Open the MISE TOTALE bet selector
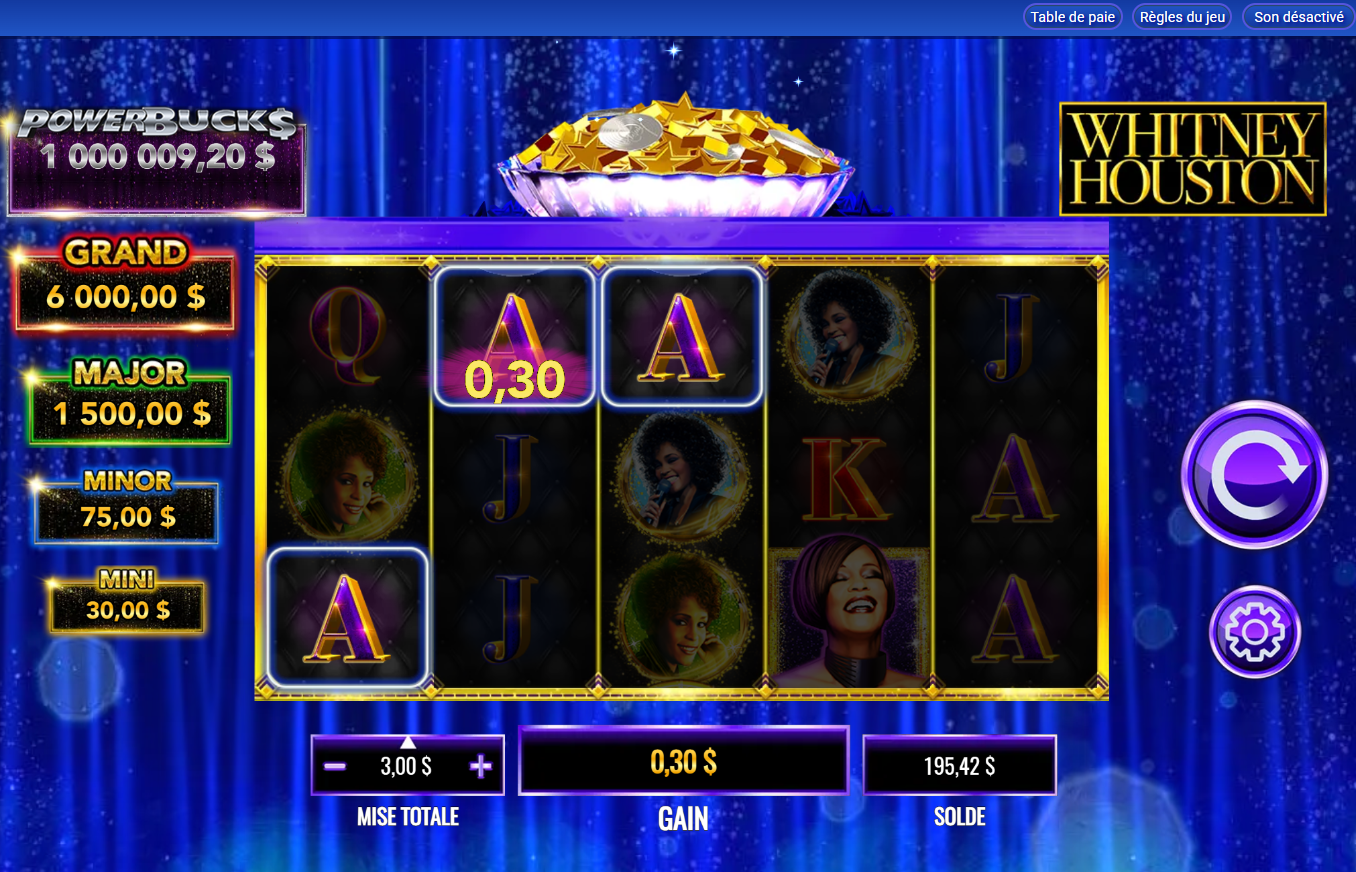Screen dimensions: 1356x872 click(x=407, y=765)
